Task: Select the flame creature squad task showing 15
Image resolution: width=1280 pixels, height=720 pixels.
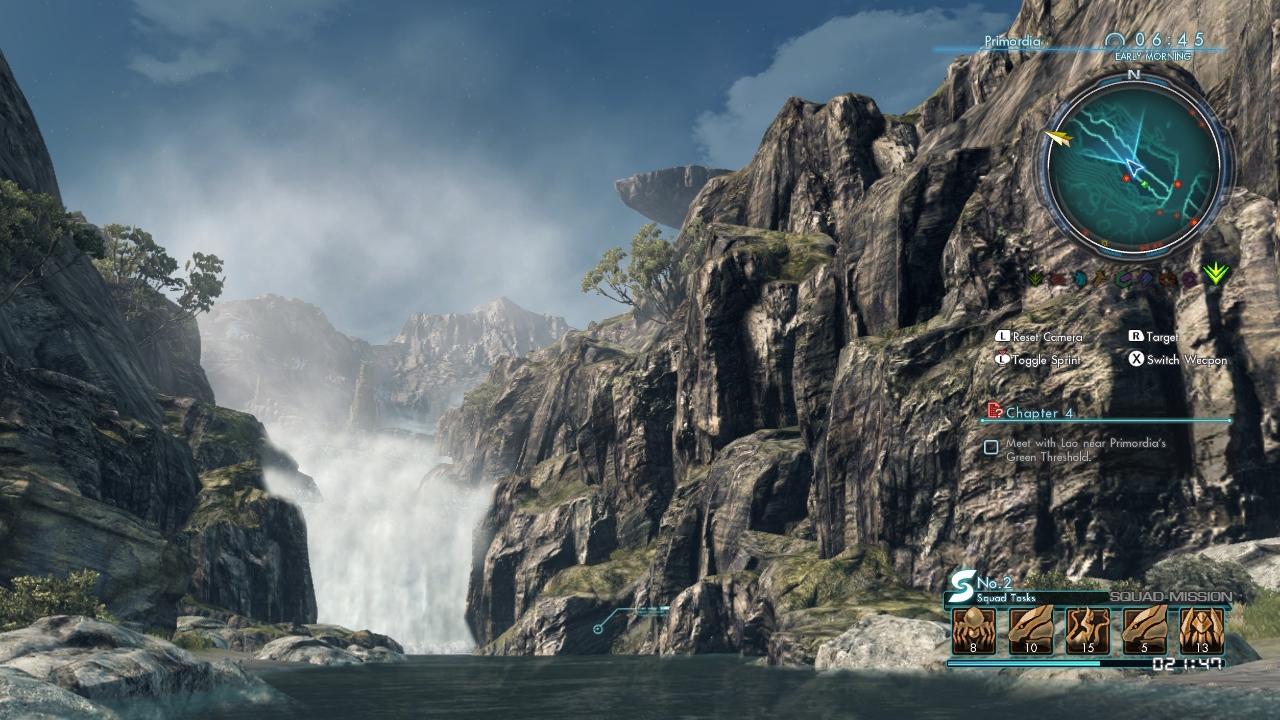Action: (x=1087, y=631)
